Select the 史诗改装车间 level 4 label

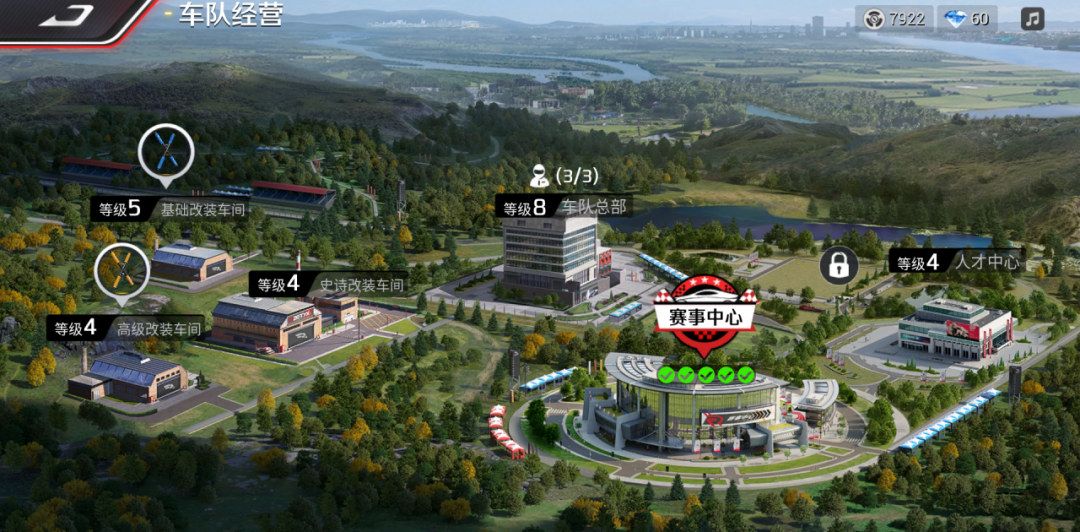click(x=330, y=284)
